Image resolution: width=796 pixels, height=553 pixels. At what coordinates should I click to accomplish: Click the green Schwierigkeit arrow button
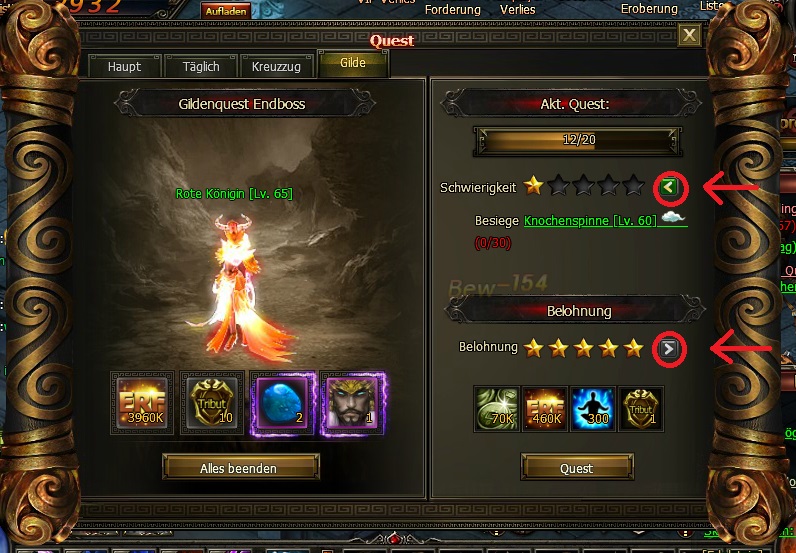[669, 186]
